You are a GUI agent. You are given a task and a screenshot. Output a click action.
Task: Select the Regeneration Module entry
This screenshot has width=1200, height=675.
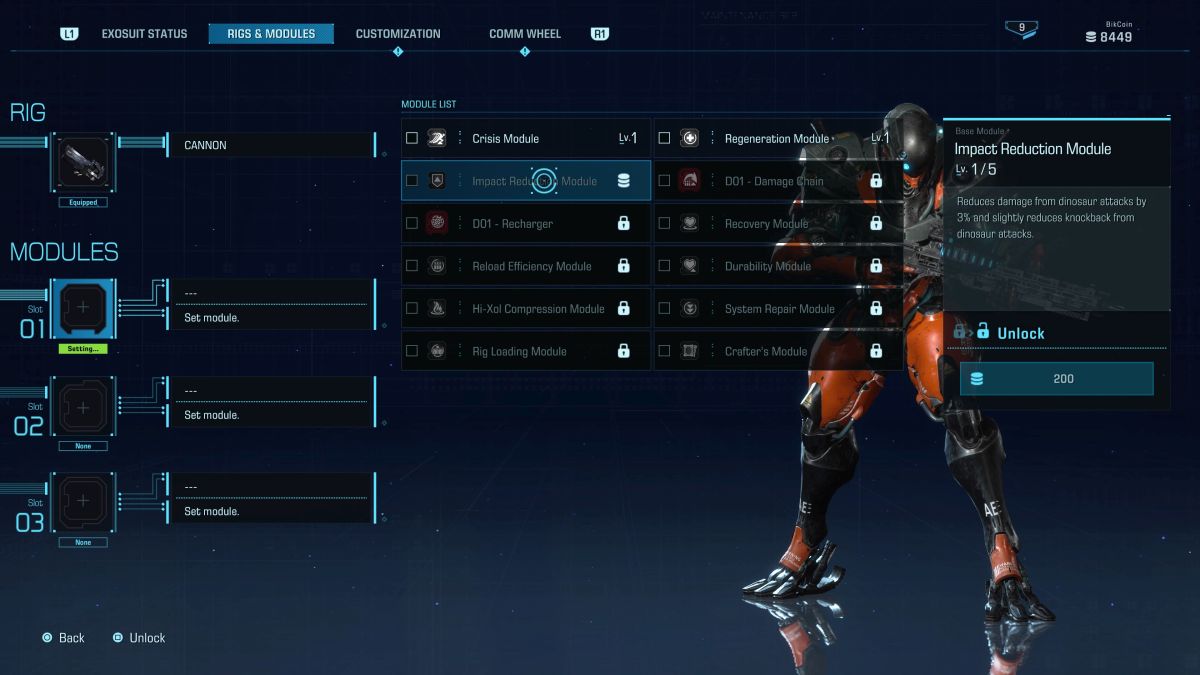777,139
